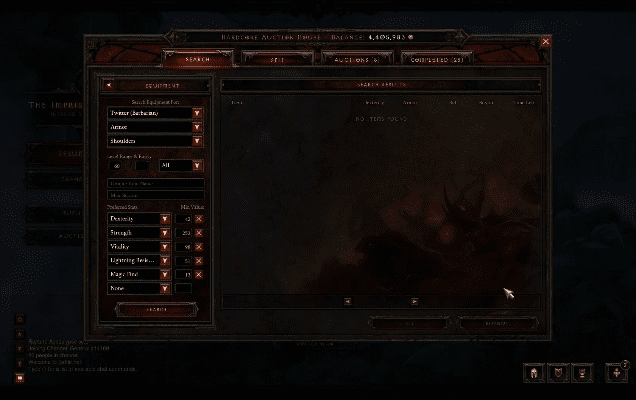Open the Shoulders slot dropdown
636x400 pixels.
(x=197, y=141)
